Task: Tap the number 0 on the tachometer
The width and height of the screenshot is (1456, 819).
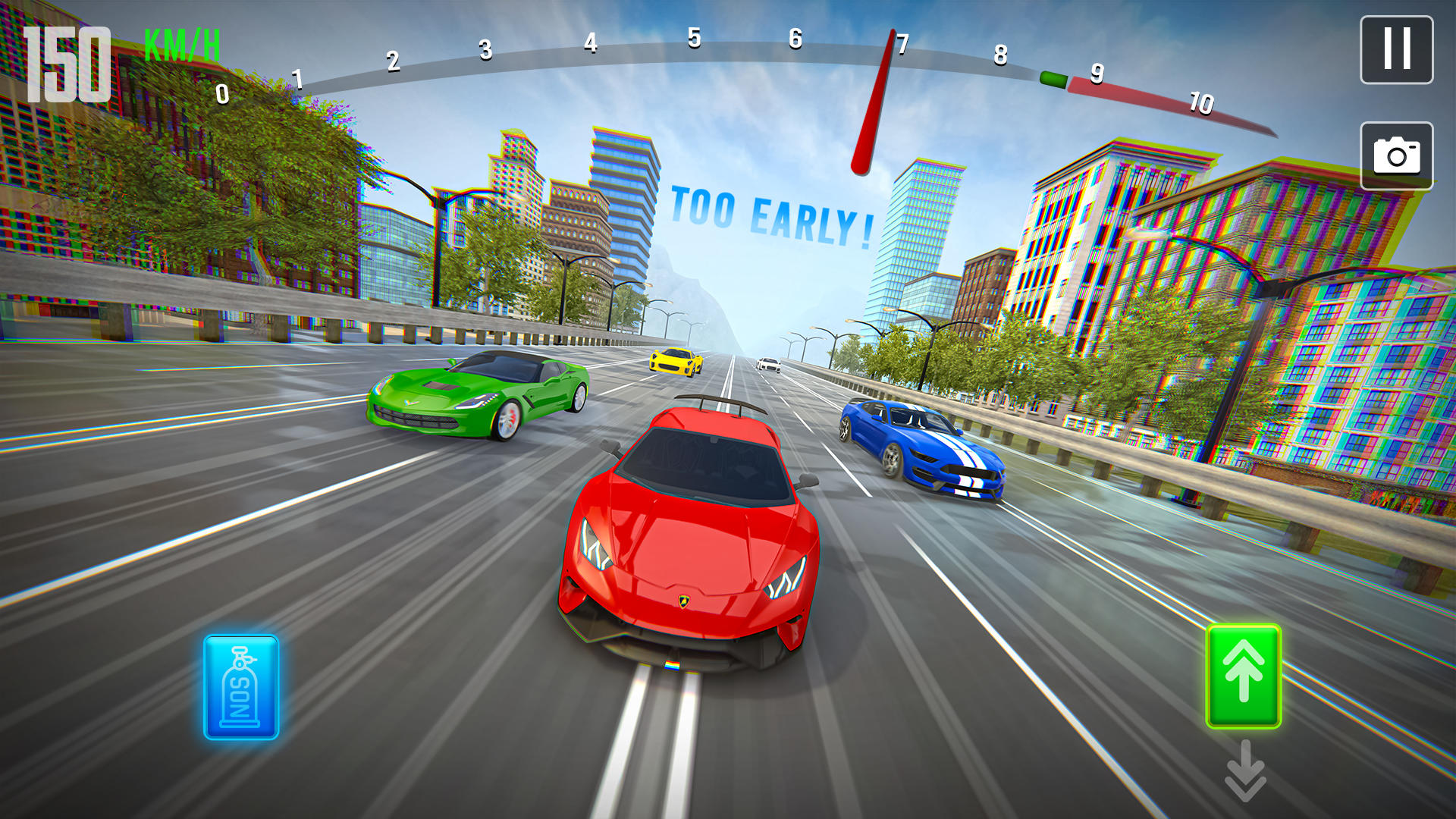Action: [224, 93]
